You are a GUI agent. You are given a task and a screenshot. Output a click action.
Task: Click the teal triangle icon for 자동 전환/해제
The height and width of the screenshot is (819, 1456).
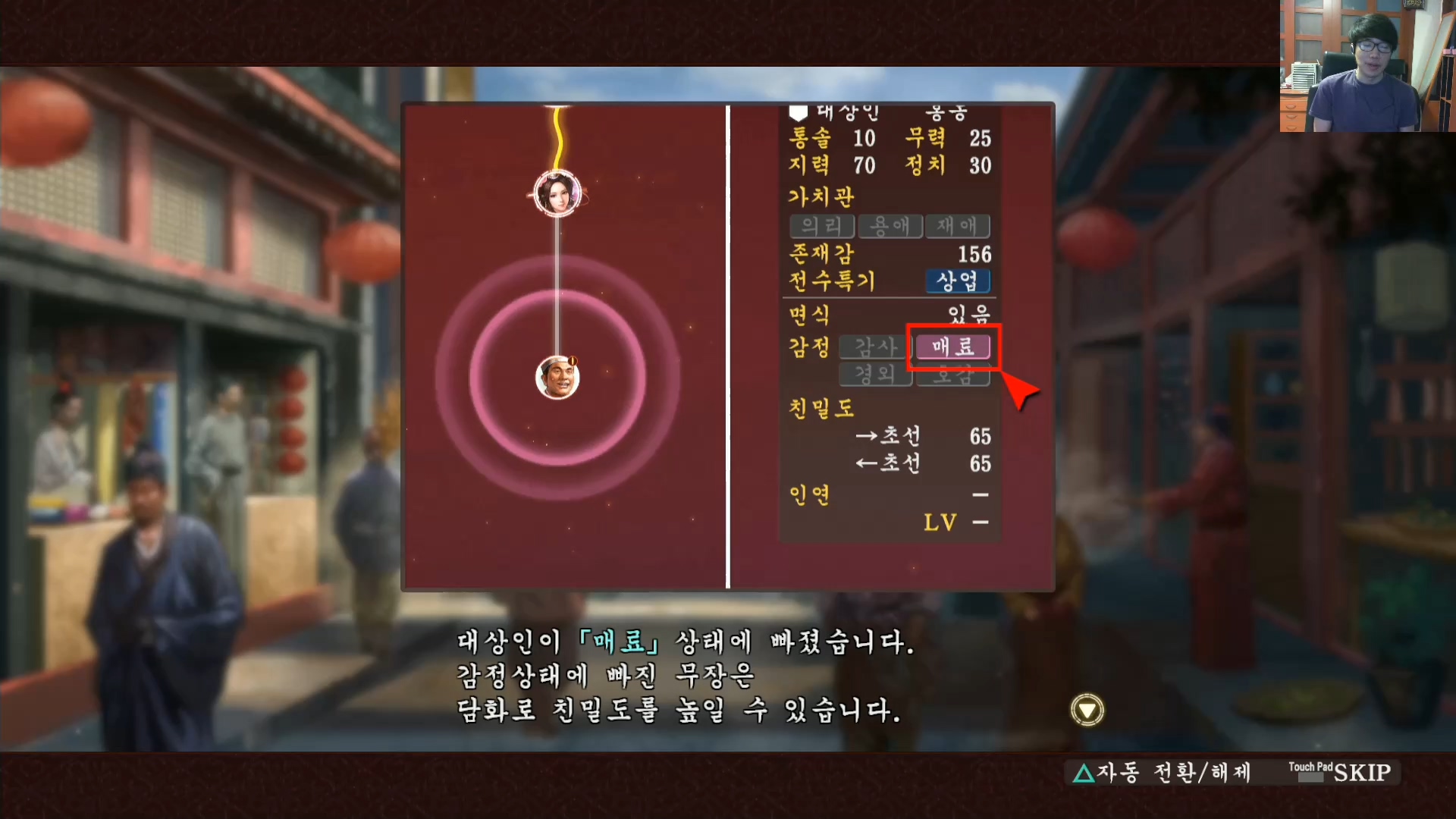[x=1086, y=773]
